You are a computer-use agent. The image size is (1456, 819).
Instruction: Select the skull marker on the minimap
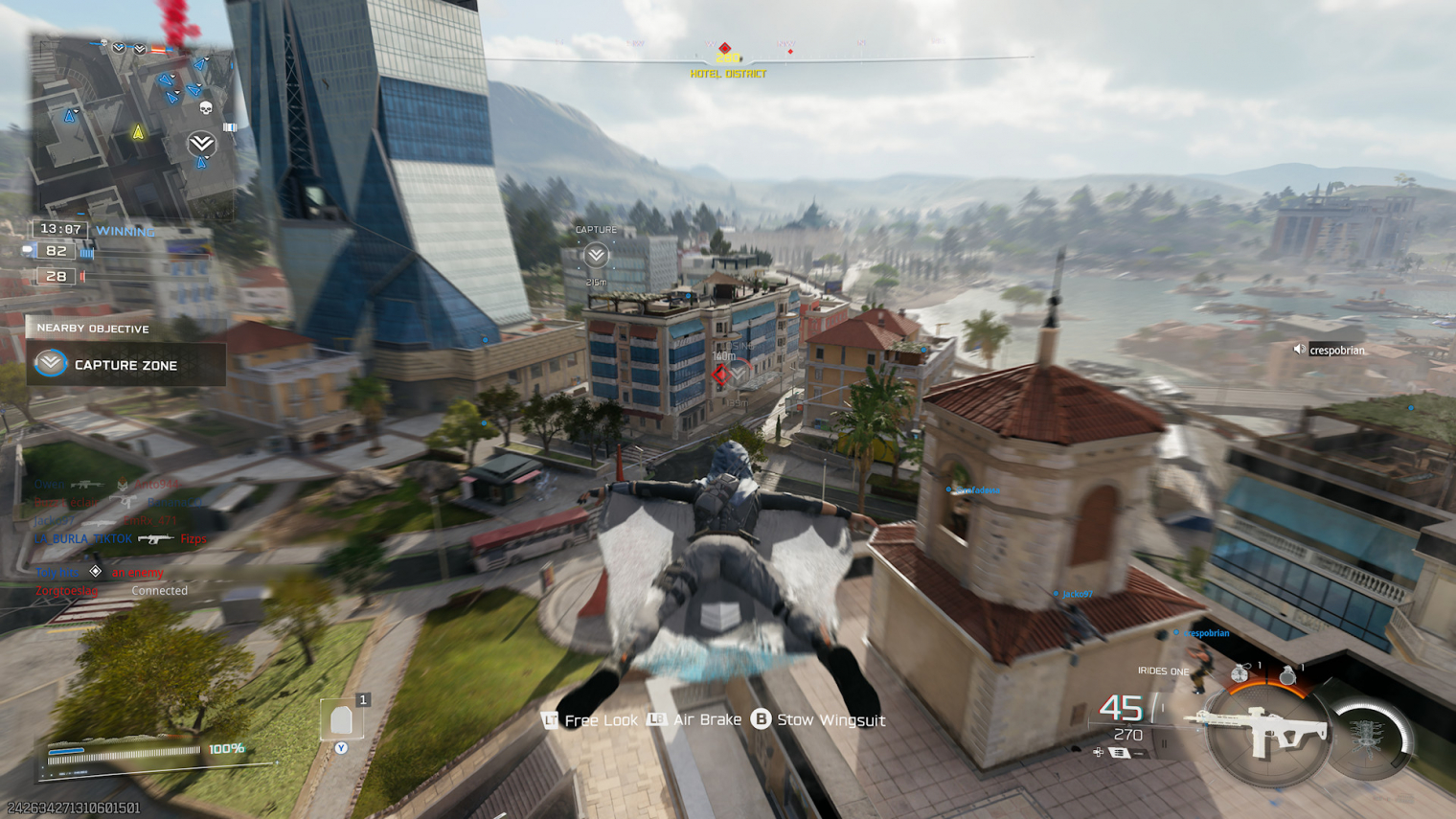[x=205, y=108]
